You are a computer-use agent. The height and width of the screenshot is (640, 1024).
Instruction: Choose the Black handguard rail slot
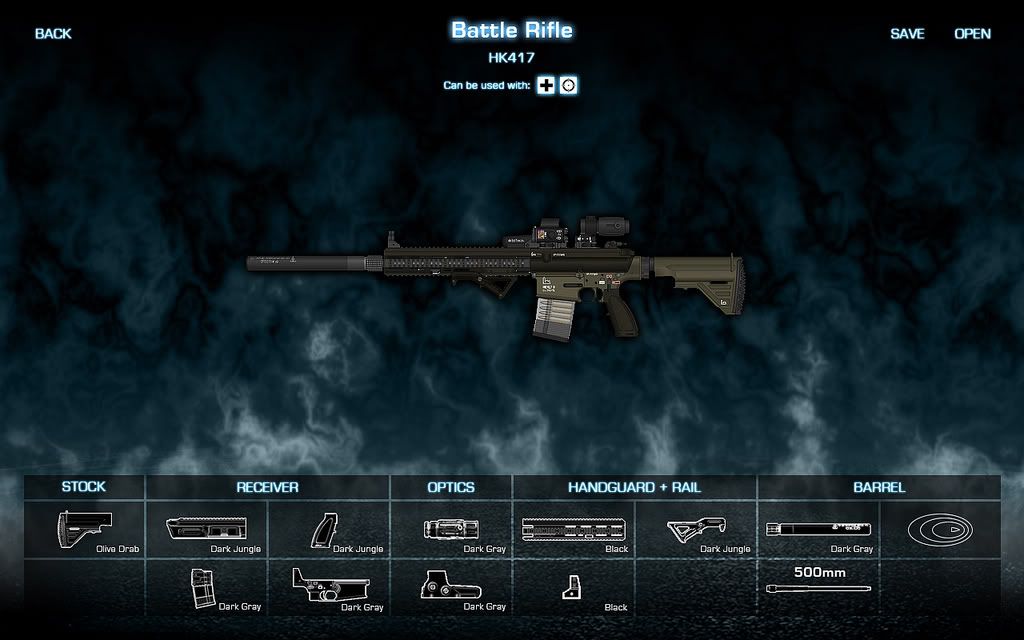coord(574,530)
